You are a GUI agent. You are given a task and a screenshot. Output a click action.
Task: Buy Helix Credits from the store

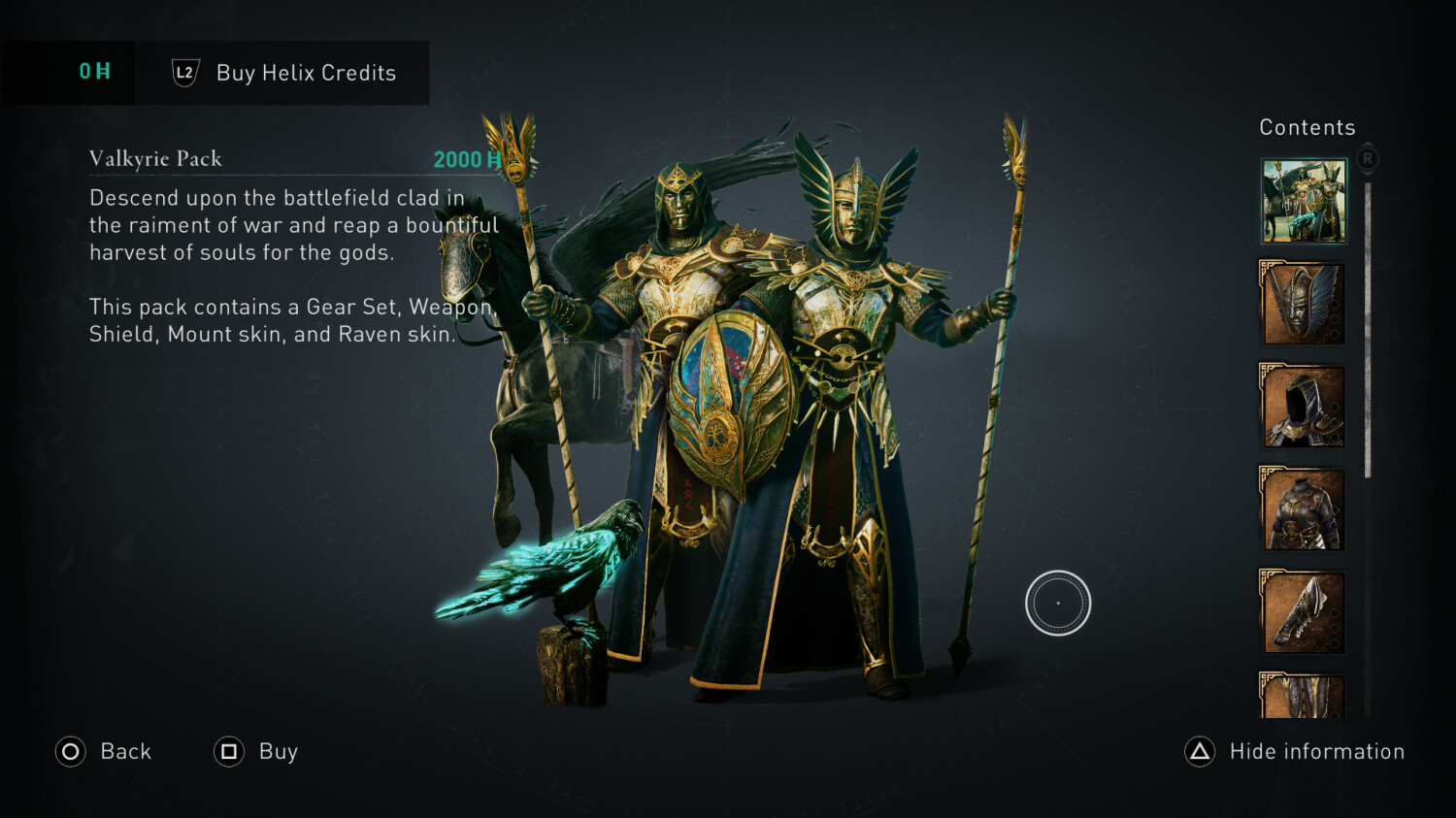point(283,73)
